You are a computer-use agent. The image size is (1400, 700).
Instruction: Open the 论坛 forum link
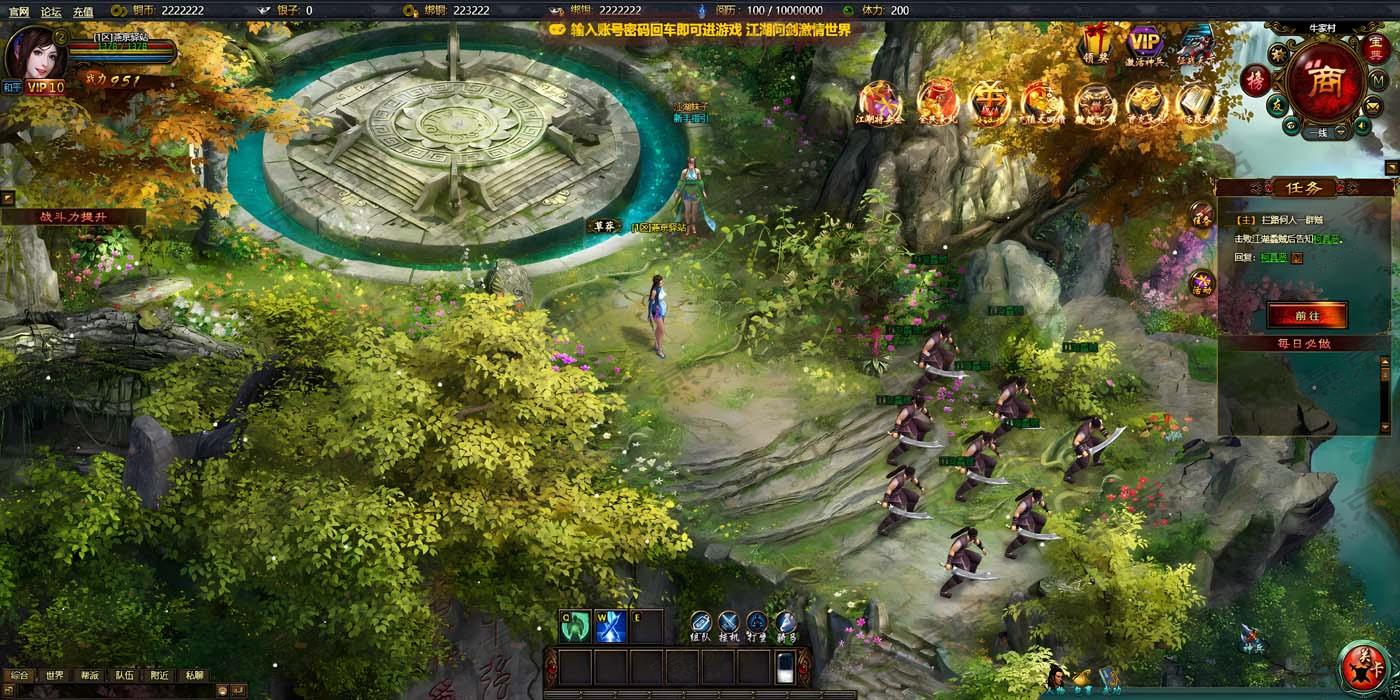[x=51, y=12]
